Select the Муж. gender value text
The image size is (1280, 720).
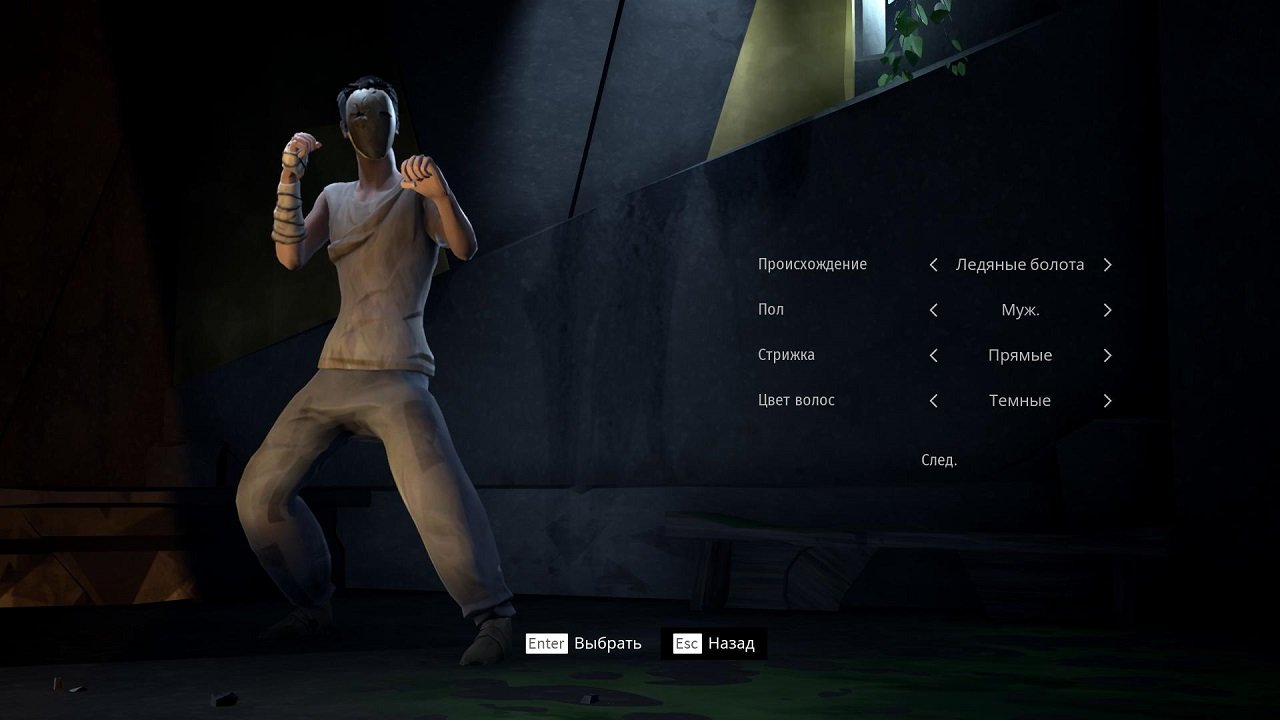click(1019, 310)
